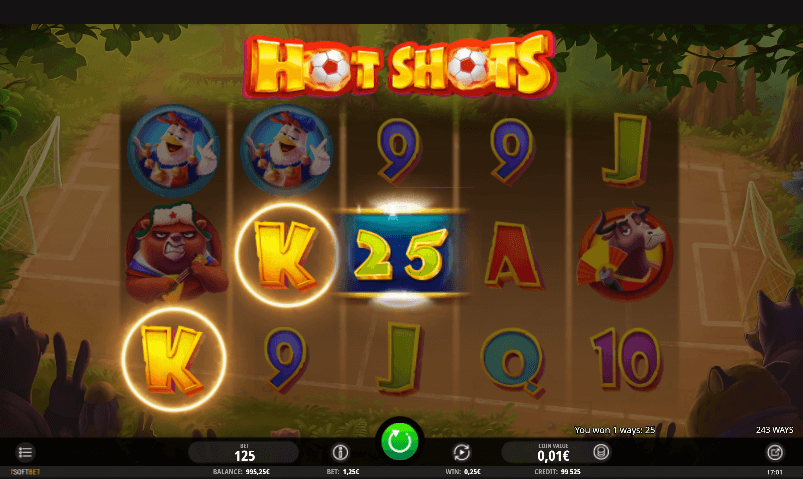This screenshot has width=803, height=479.
Task: Open the paytable menu icon
Action: (x=26, y=452)
